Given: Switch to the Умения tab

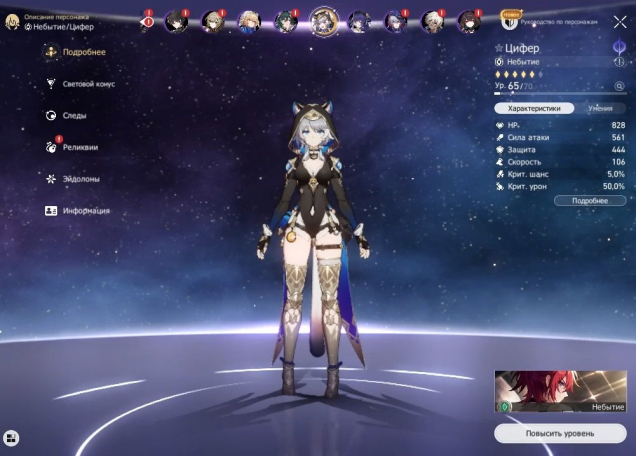Looking at the screenshot, I should (600, 108).
